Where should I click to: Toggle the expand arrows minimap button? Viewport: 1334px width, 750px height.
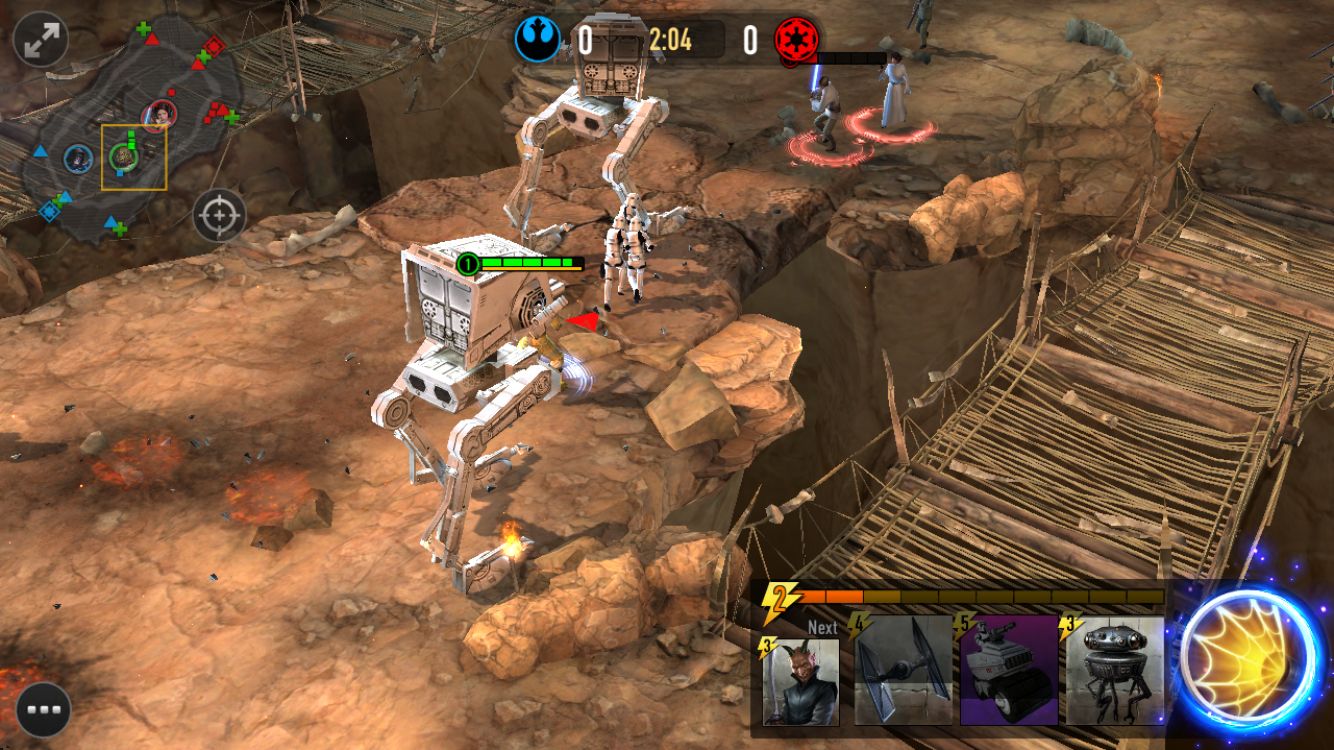click(41, 39)
